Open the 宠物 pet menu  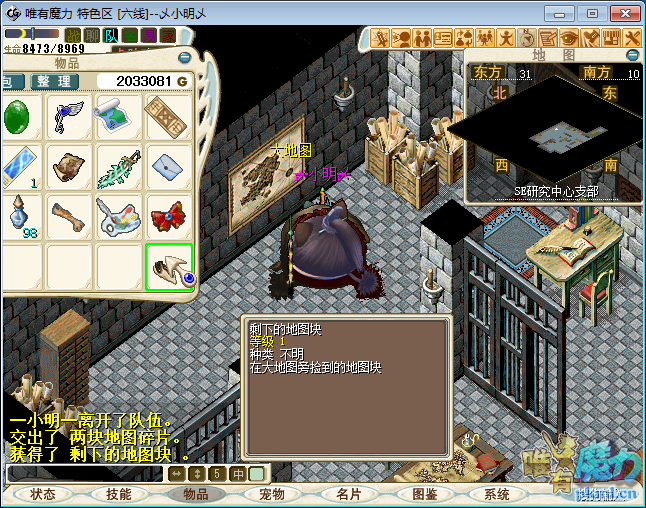(272, 494)
